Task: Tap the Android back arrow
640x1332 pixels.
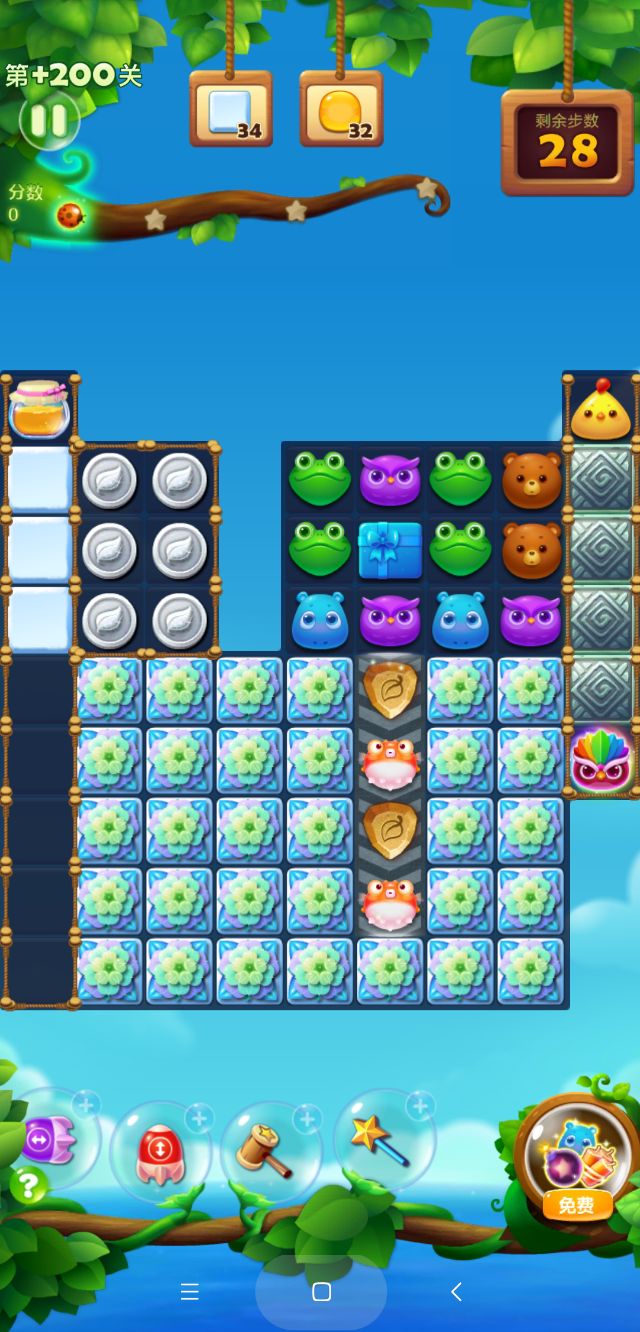Action: [x=456, y=1292]
